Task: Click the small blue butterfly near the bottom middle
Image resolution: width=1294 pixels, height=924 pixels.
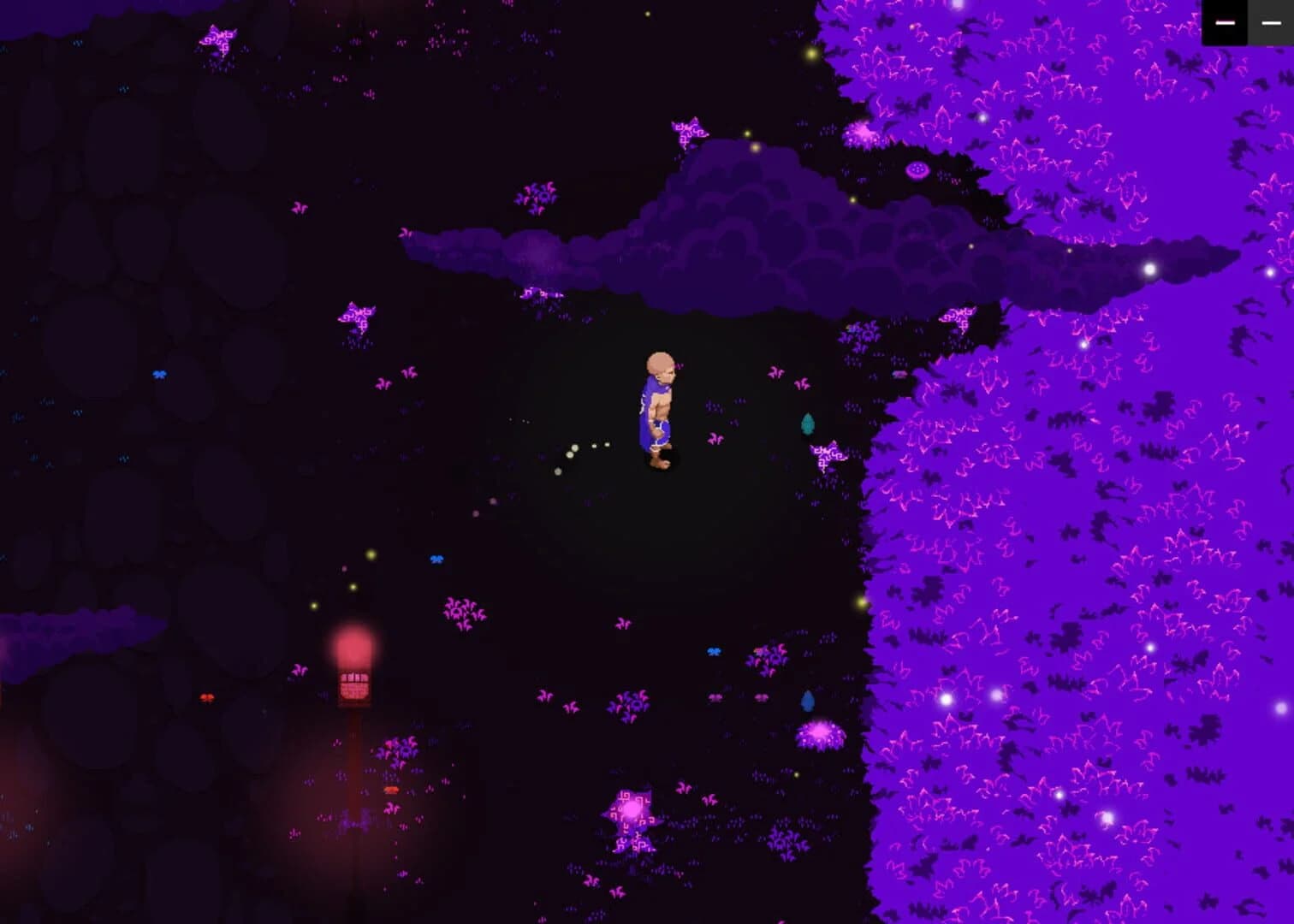Action: [712, 653]
